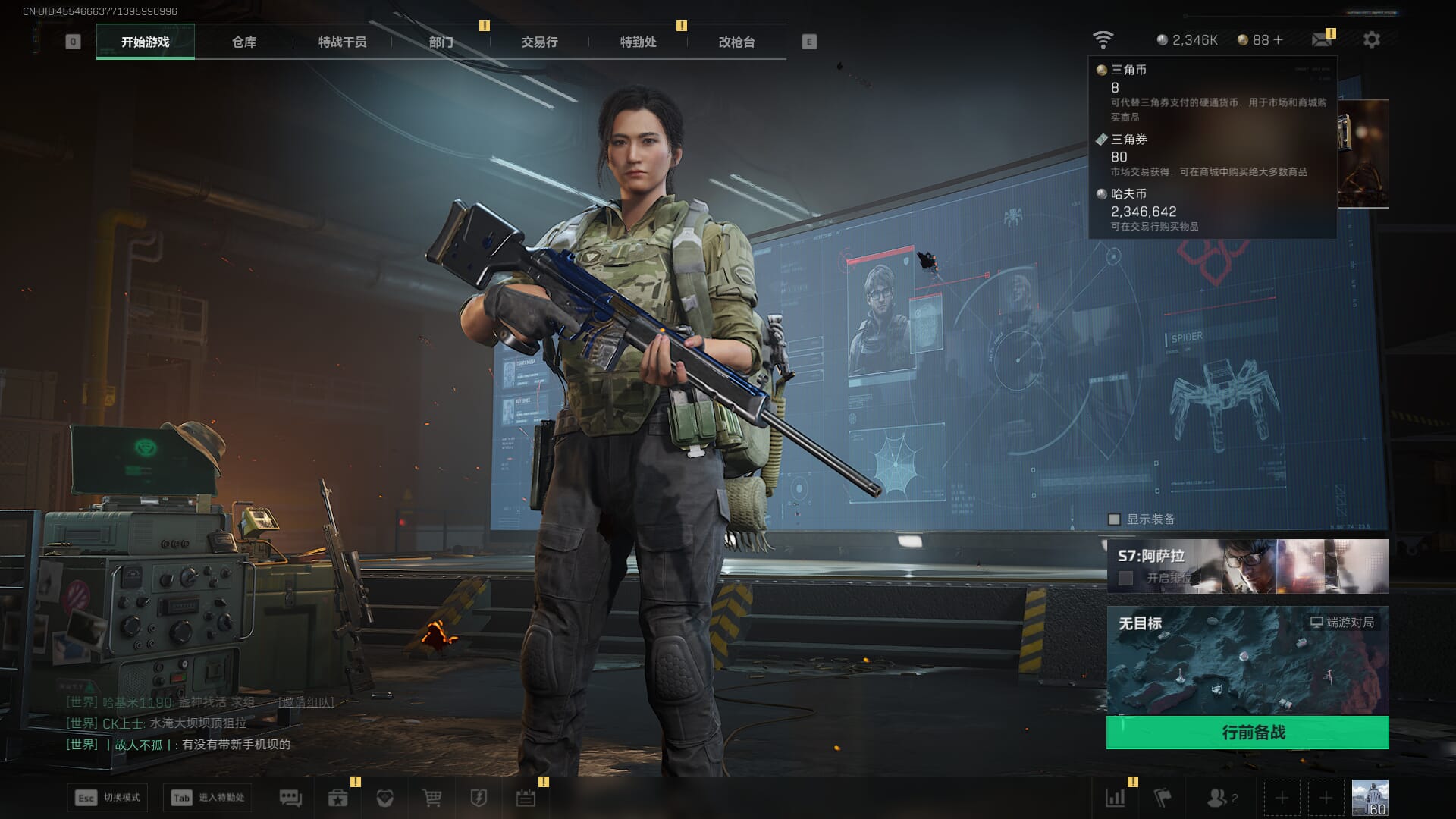Open the shopping cart store icon
This screenshot has width=1456, height=819.
point(431,798)
